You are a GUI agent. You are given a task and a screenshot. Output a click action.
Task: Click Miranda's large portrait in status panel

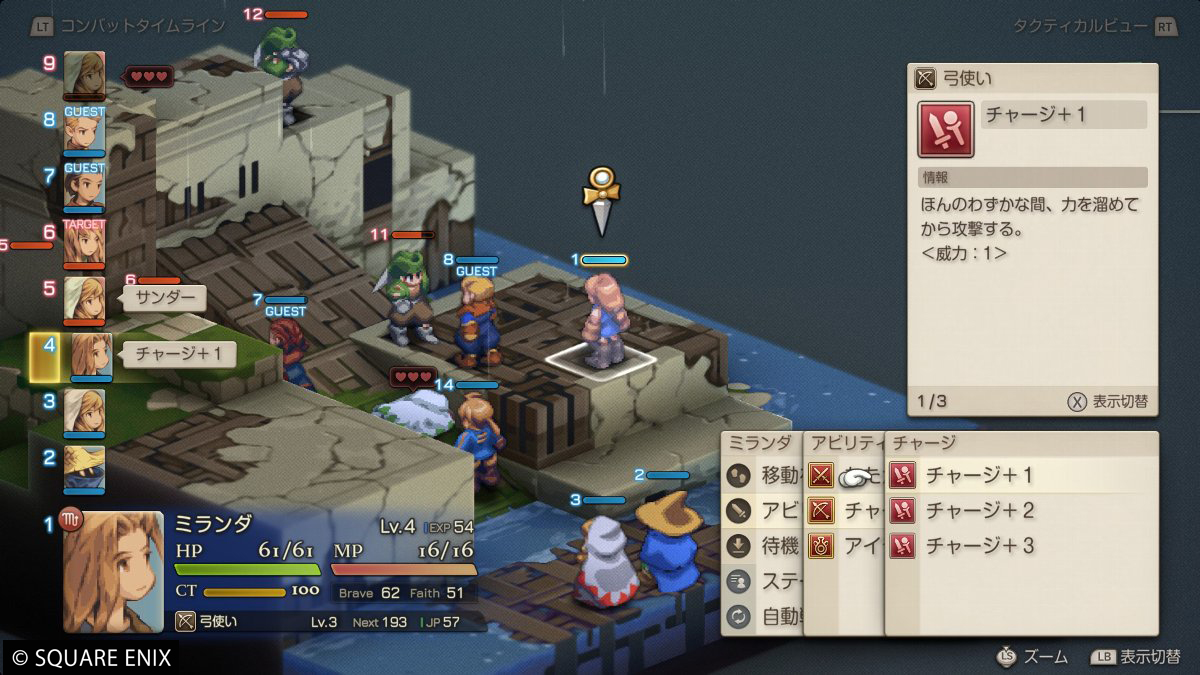pos(114,572)
